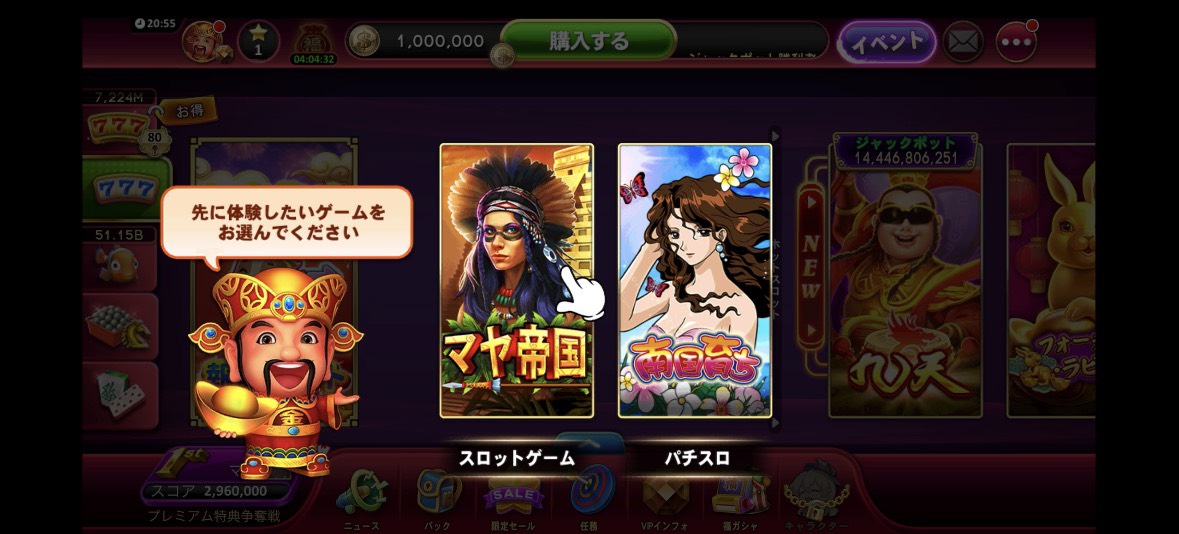Open the fat Buddha jackpot game card
1179x534 pixels.
[905, 280]
